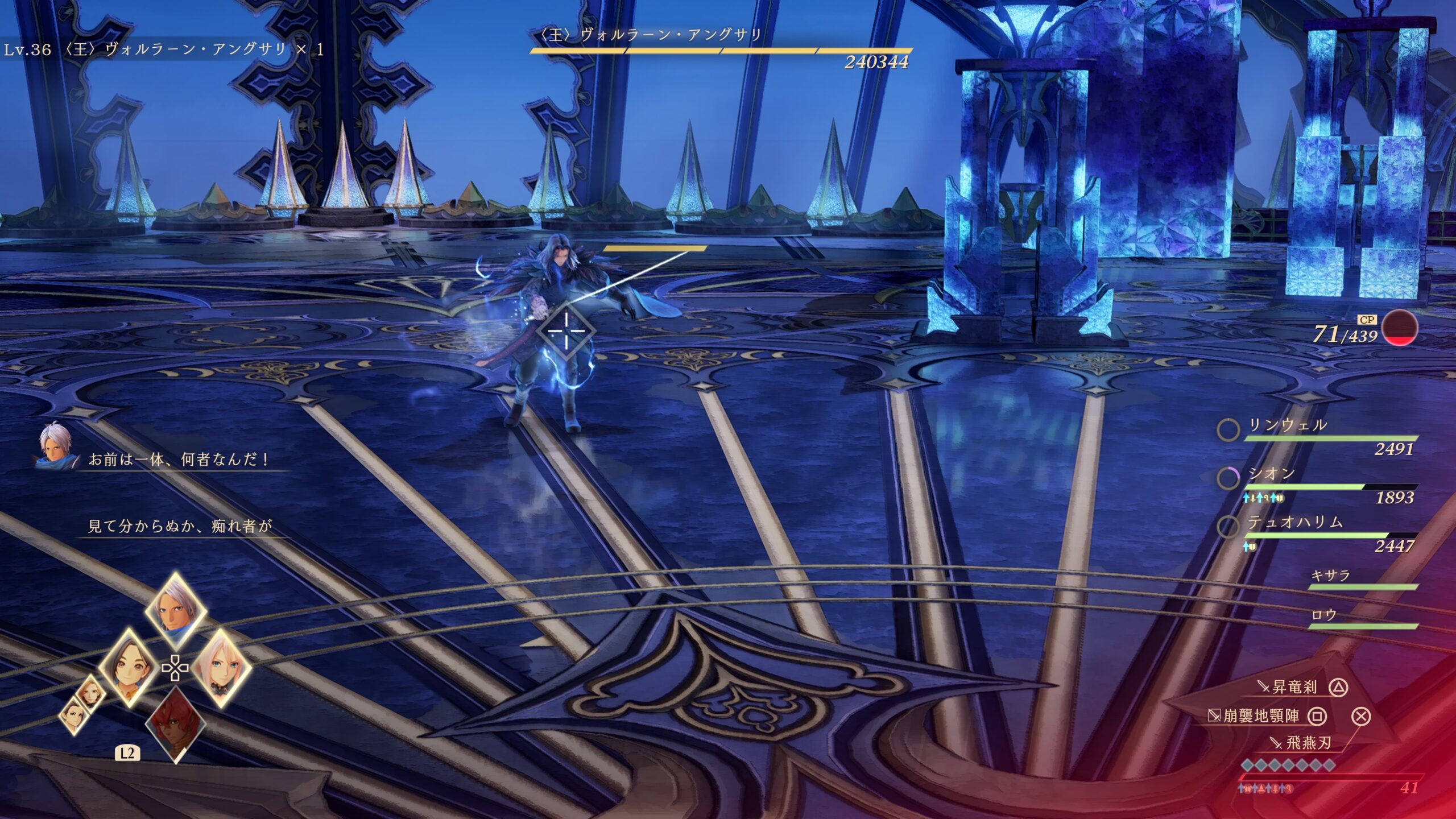Click the red CP gauge orb
The height and width of the screenshot is (819, 1456).
pyautogui.click(x=1400, y=328)
